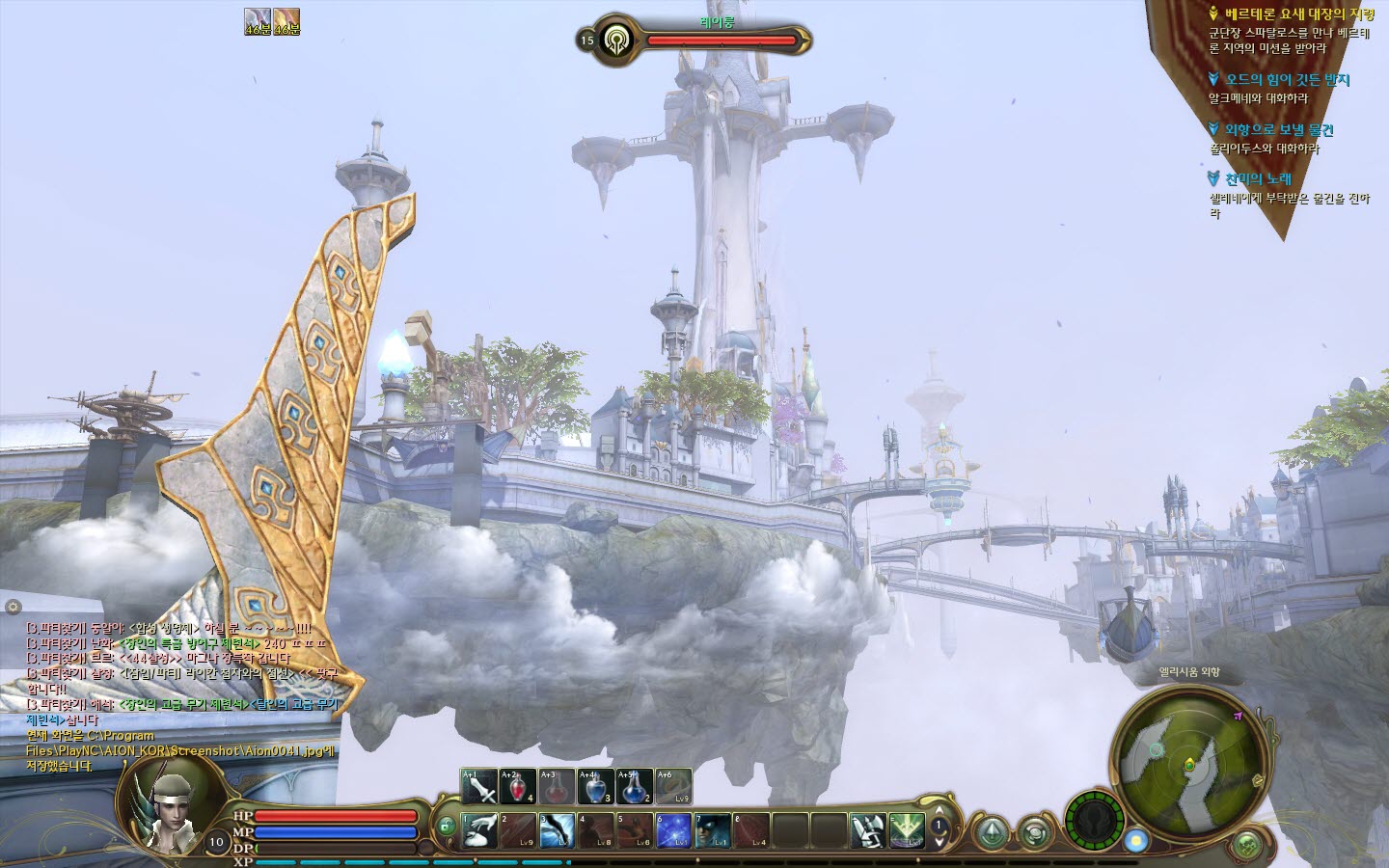The width and height of the screenshot is (1389, 868).
Task: Open the yellow fortress commander quest entry
Action: (1298, 14)
